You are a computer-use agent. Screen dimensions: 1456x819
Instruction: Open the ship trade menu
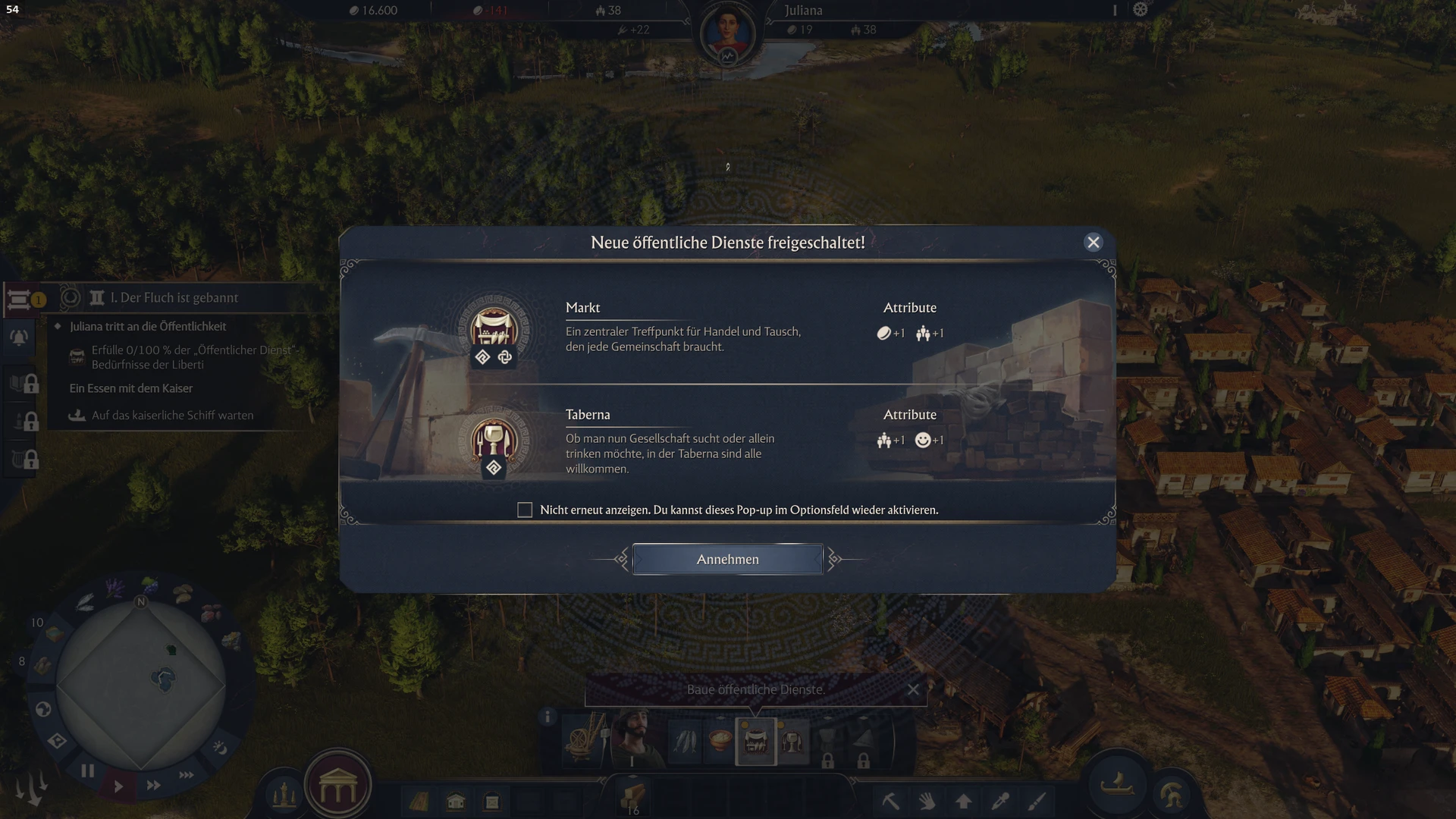[1117, 786]
